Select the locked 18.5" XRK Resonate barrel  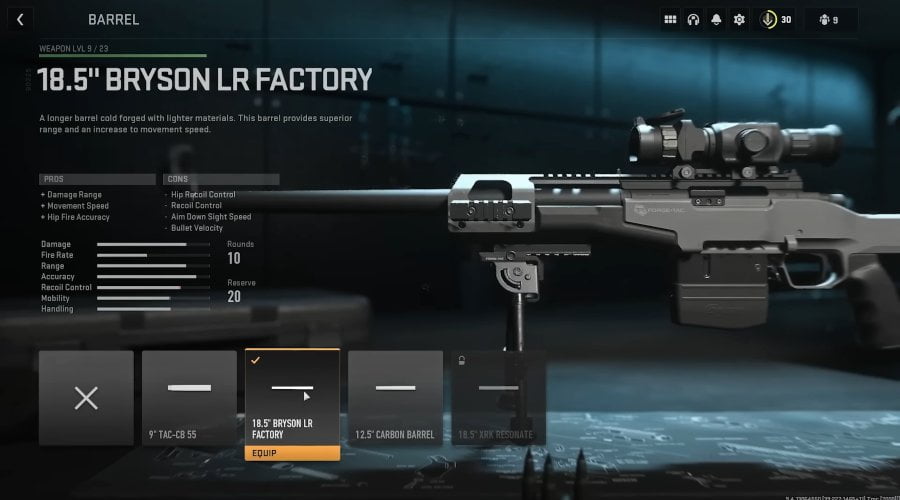point(498,397)
